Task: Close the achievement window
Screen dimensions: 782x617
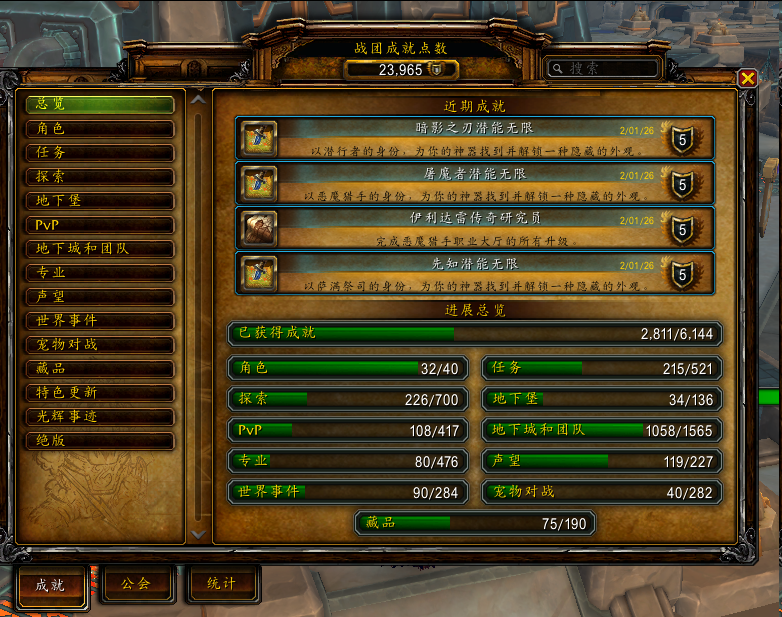Action: point(747,78)
